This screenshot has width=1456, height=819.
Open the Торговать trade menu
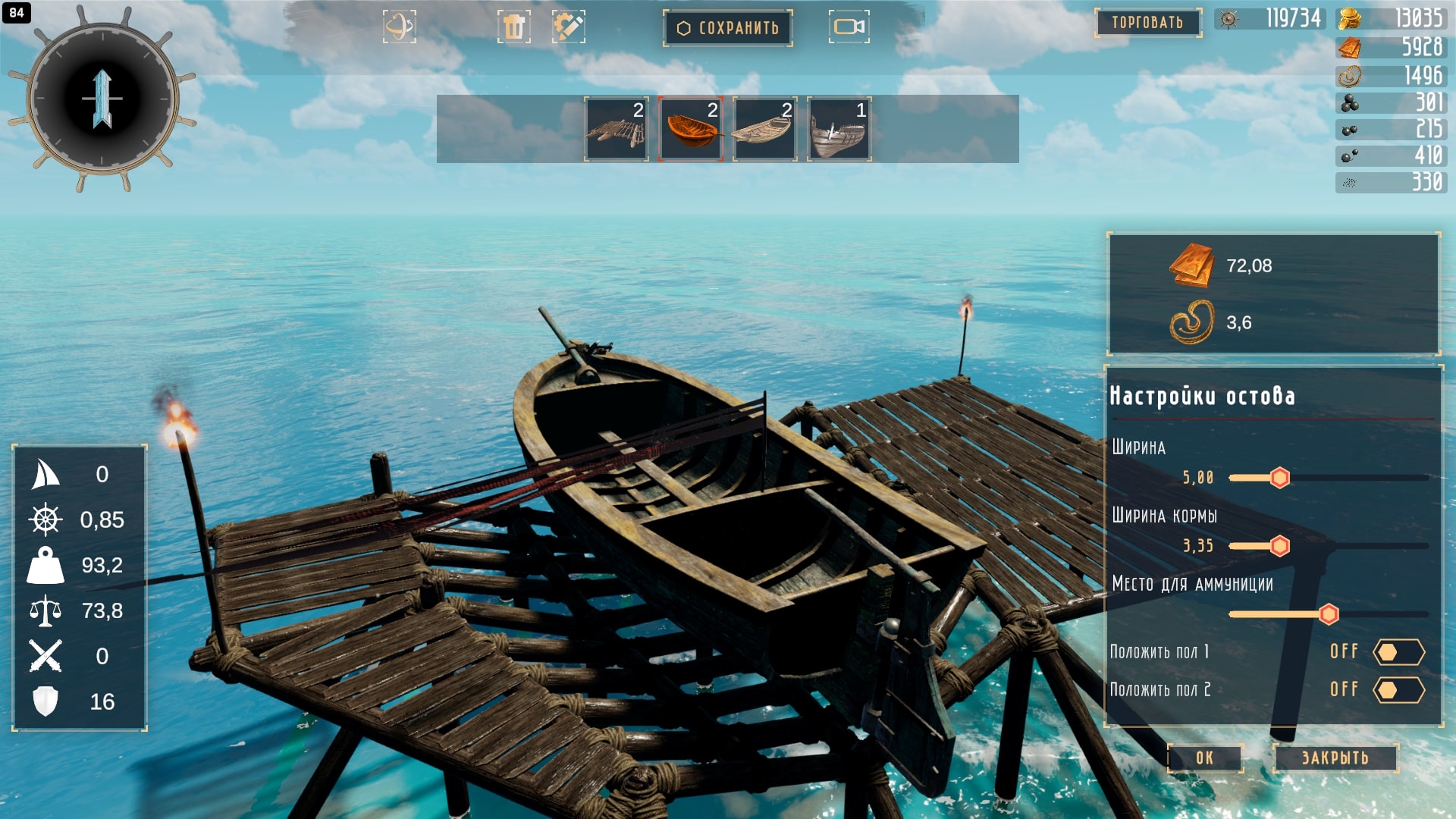click(x=1147, y=23)
